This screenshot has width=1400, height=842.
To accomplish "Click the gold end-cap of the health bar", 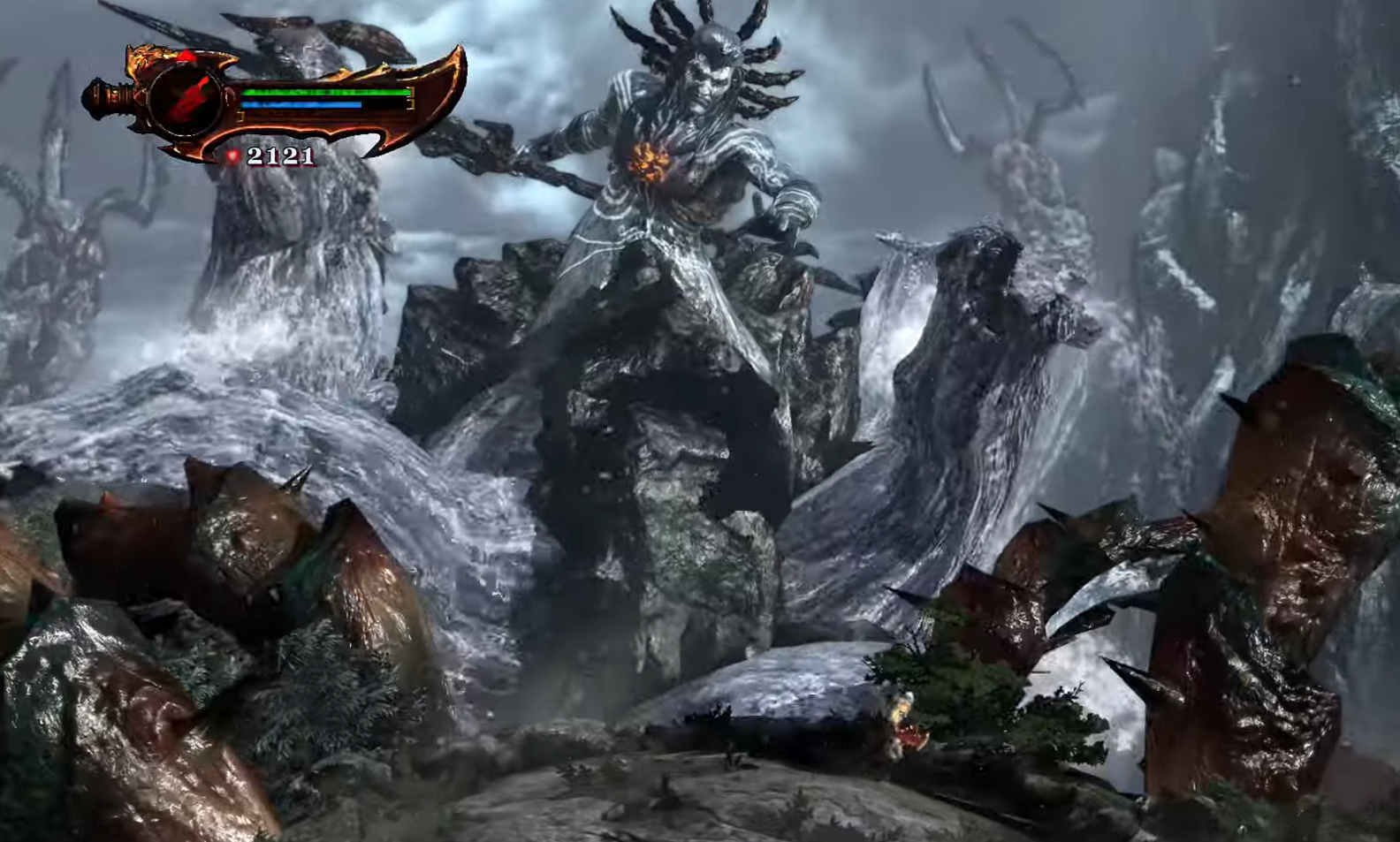I will [x=411, y=92].
